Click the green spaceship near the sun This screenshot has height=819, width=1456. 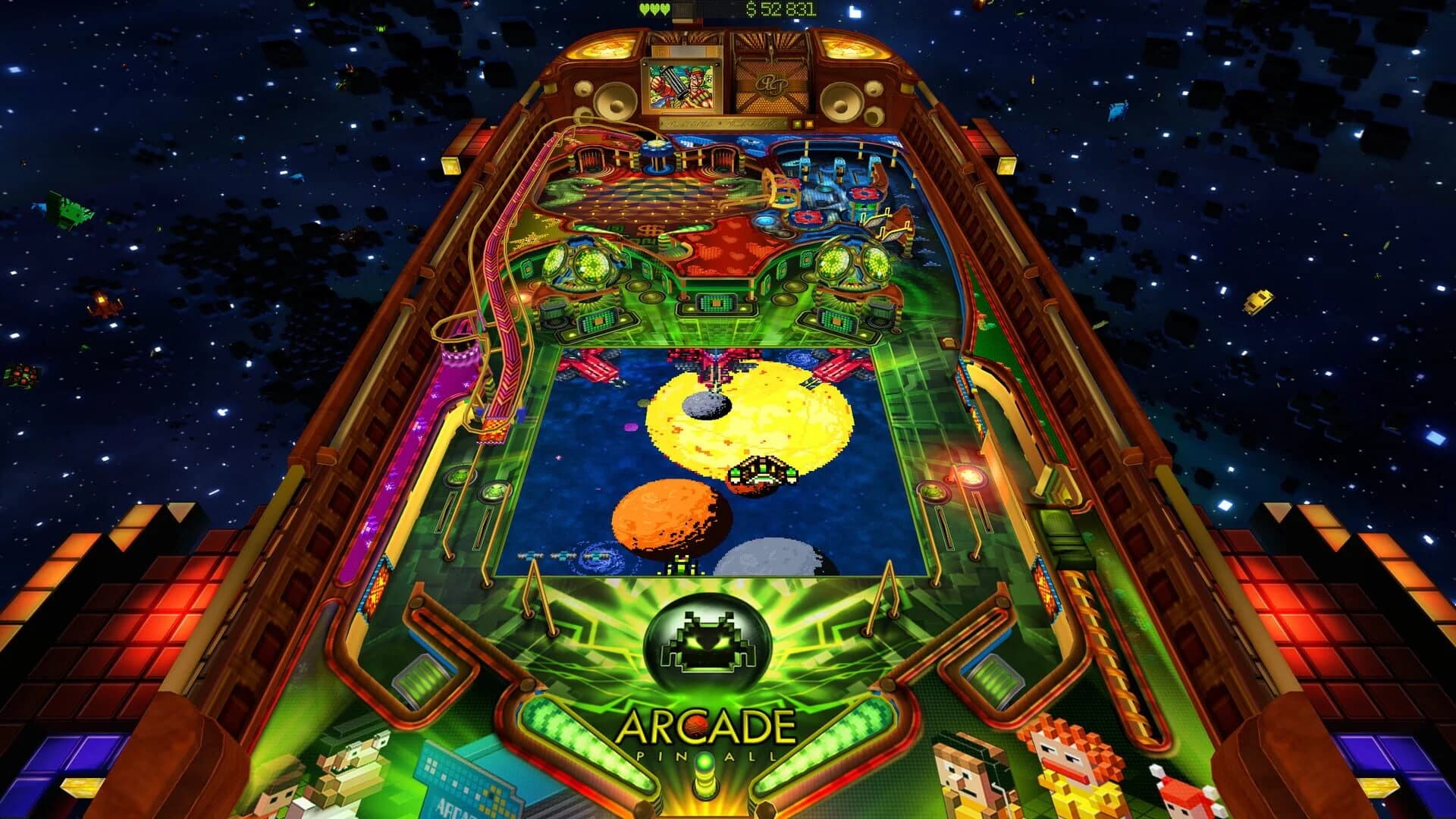click(x=761, y=472)
